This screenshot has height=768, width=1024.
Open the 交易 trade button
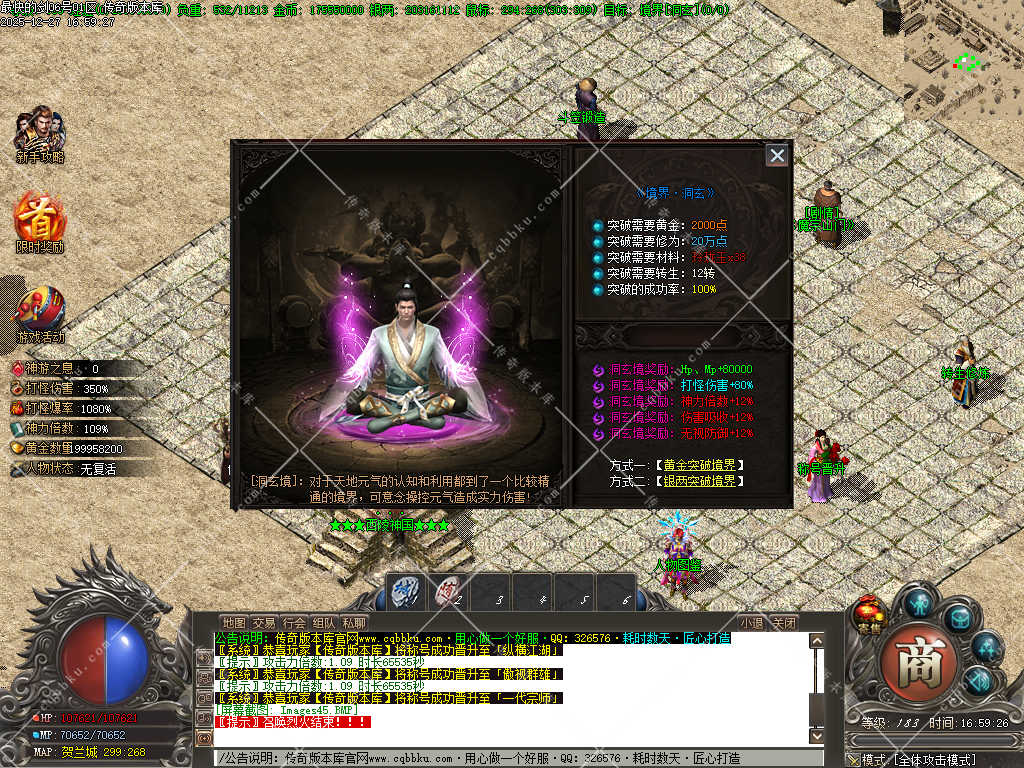(264, 623)
